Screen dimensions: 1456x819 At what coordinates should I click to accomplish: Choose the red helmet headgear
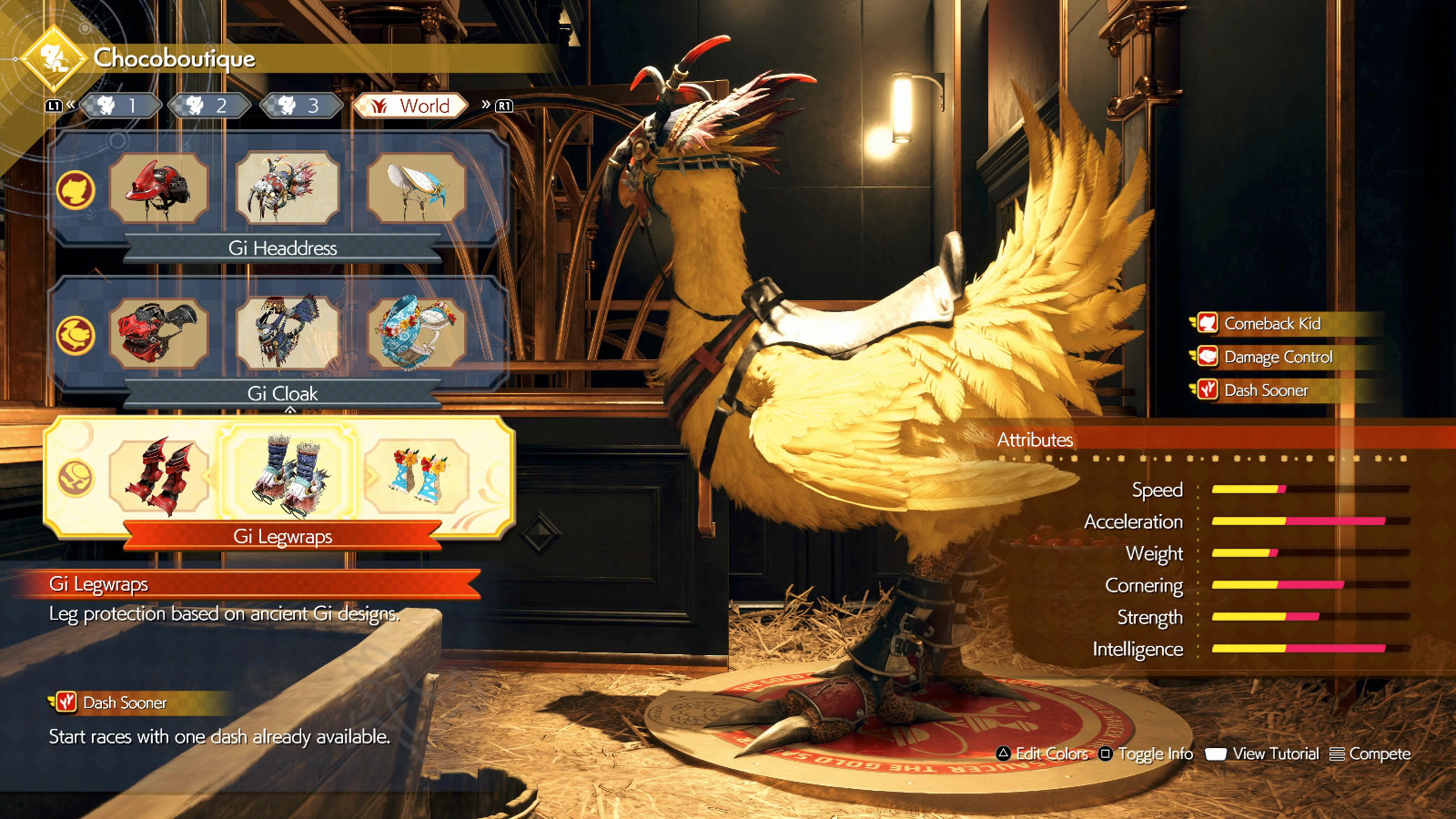[158, 188]
